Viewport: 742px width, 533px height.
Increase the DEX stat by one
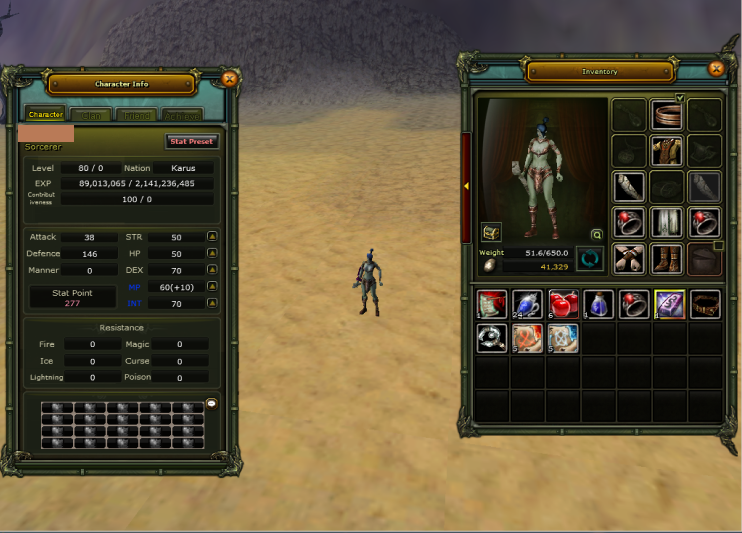click(x=212, y=270)
